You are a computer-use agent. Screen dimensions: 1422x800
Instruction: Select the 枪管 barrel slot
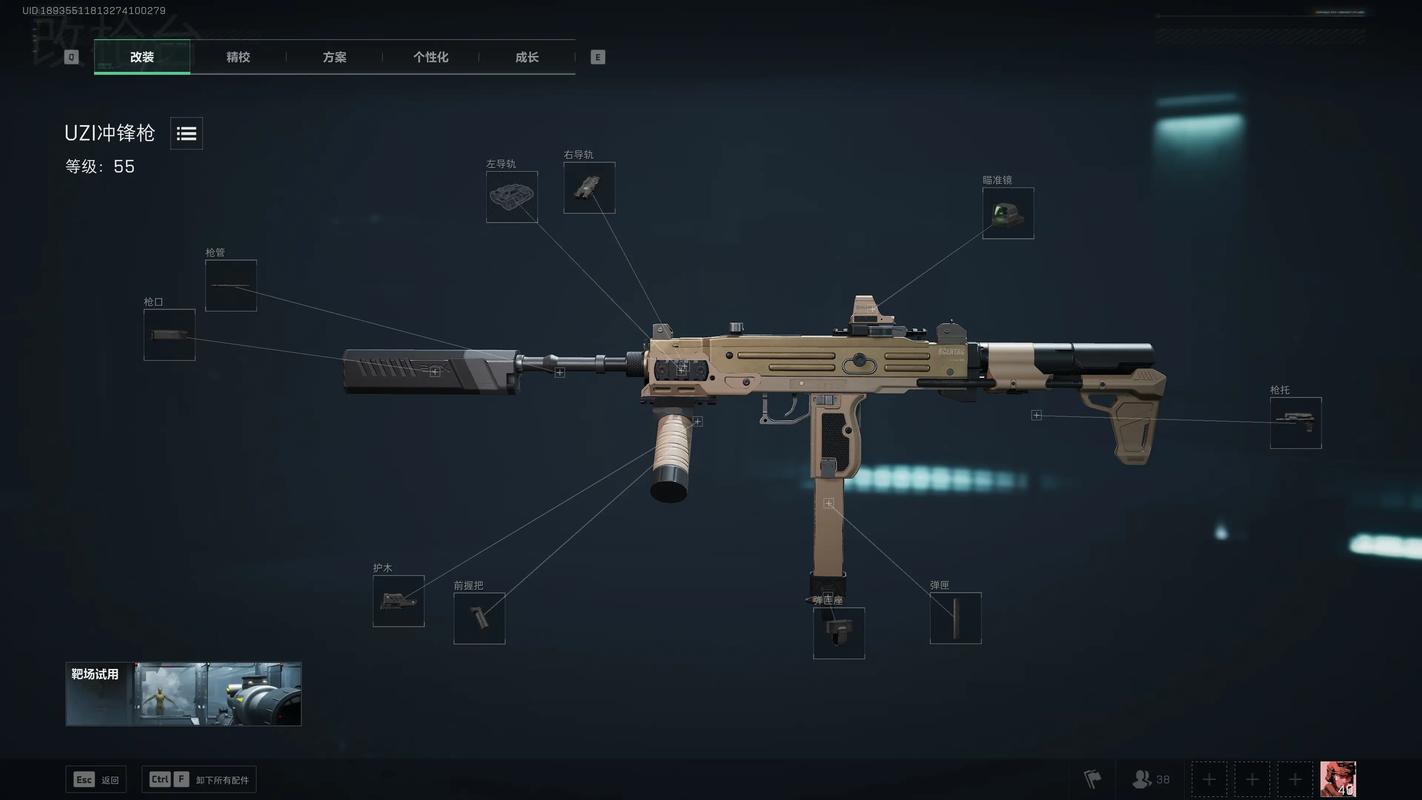tap(231, 285)
